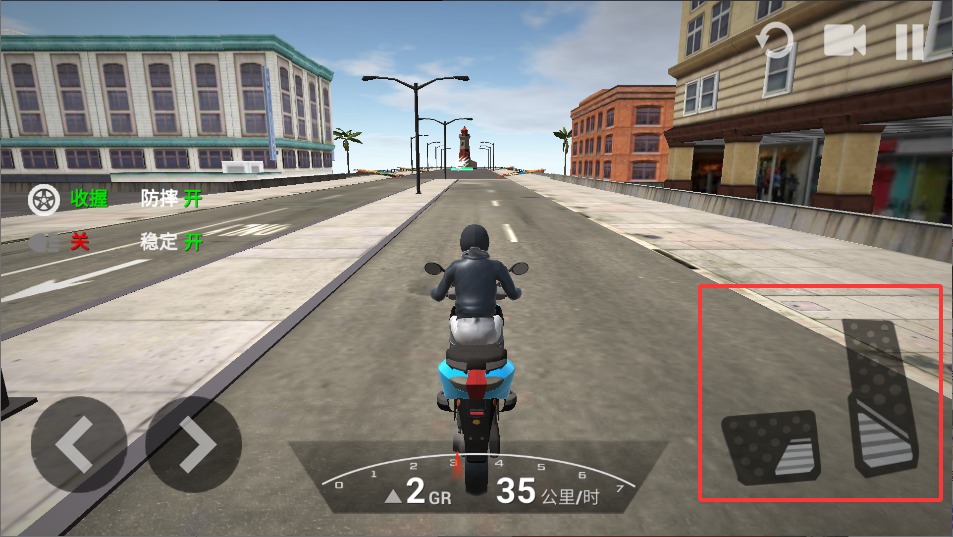953x537 pixels.
Task: Switch the camera view
Action: coord(844,41)
